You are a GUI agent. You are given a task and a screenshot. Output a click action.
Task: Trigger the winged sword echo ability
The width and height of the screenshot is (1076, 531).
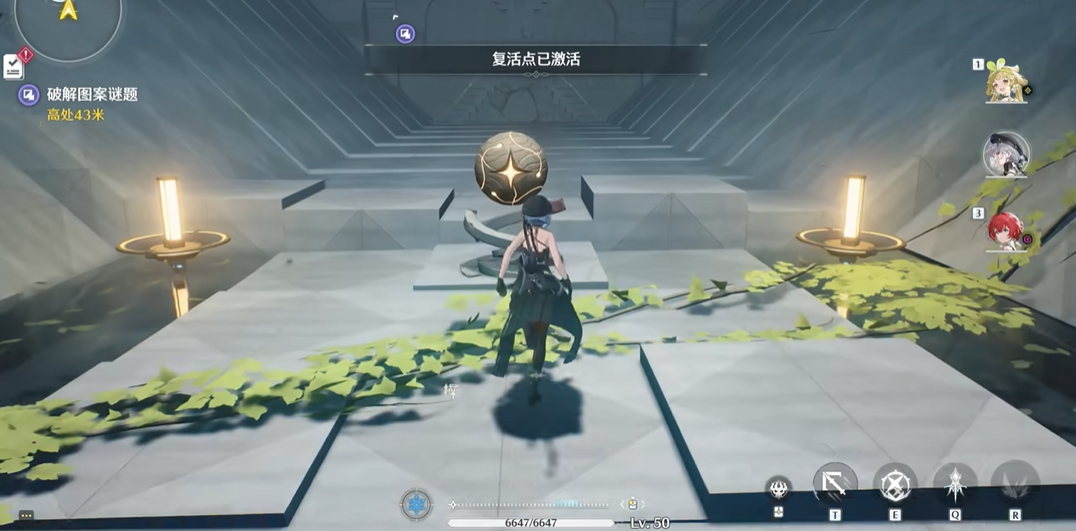955,485
